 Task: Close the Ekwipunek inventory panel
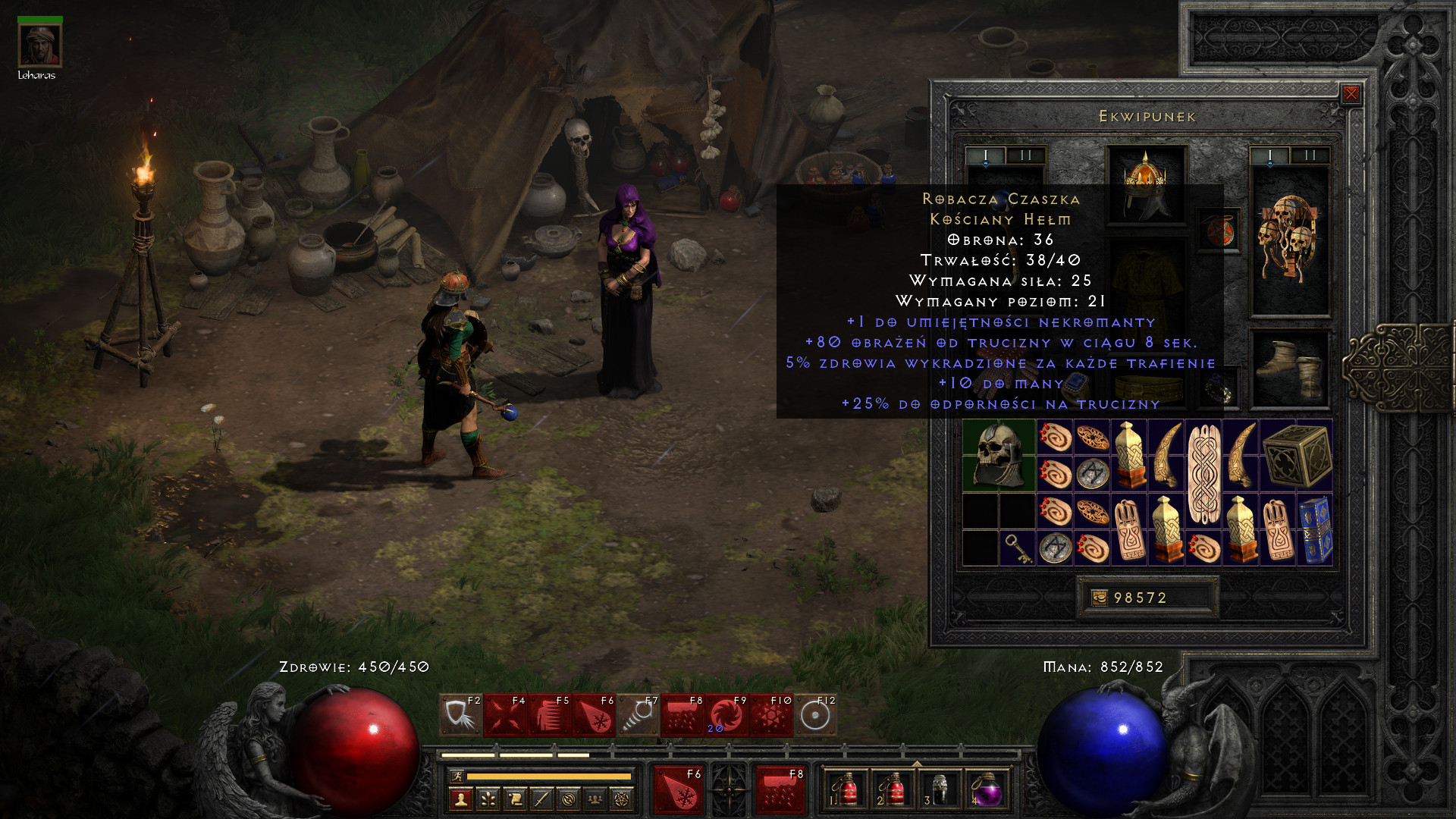(x=1351, y=94)
